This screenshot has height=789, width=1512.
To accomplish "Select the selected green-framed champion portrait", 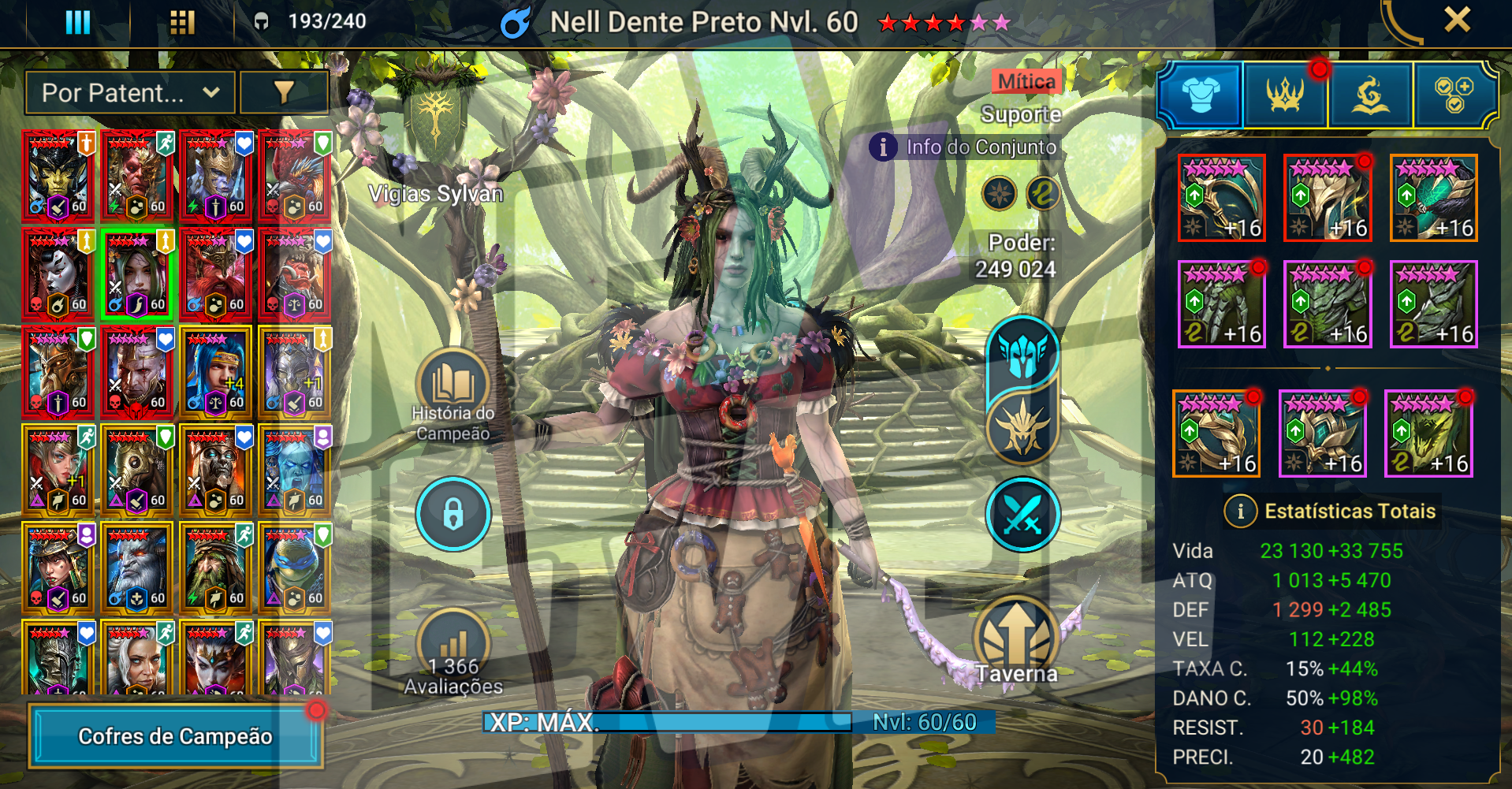I will [x=136, y=274].
